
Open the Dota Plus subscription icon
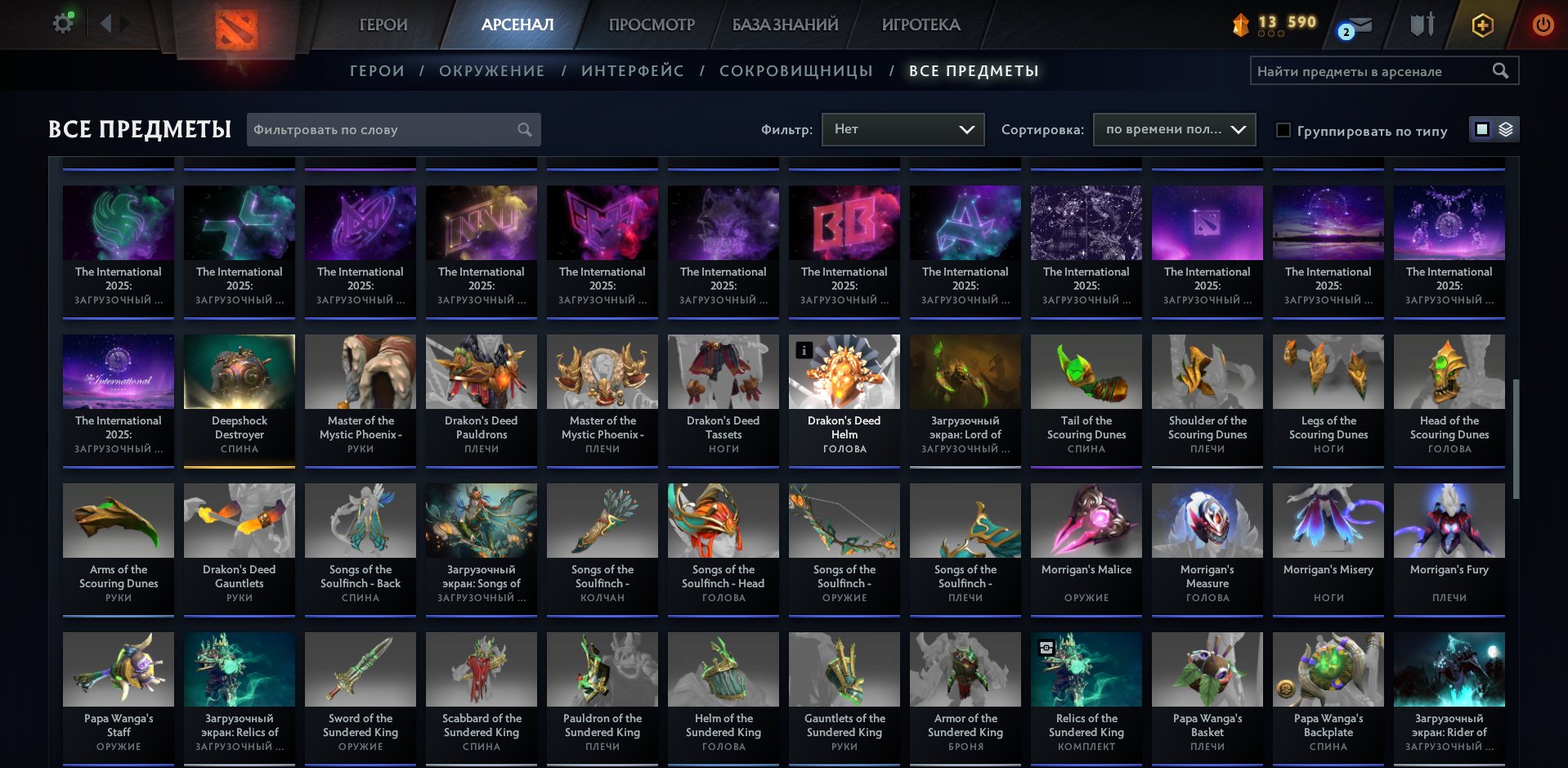pyautogui.click(x=1482, y=25)
